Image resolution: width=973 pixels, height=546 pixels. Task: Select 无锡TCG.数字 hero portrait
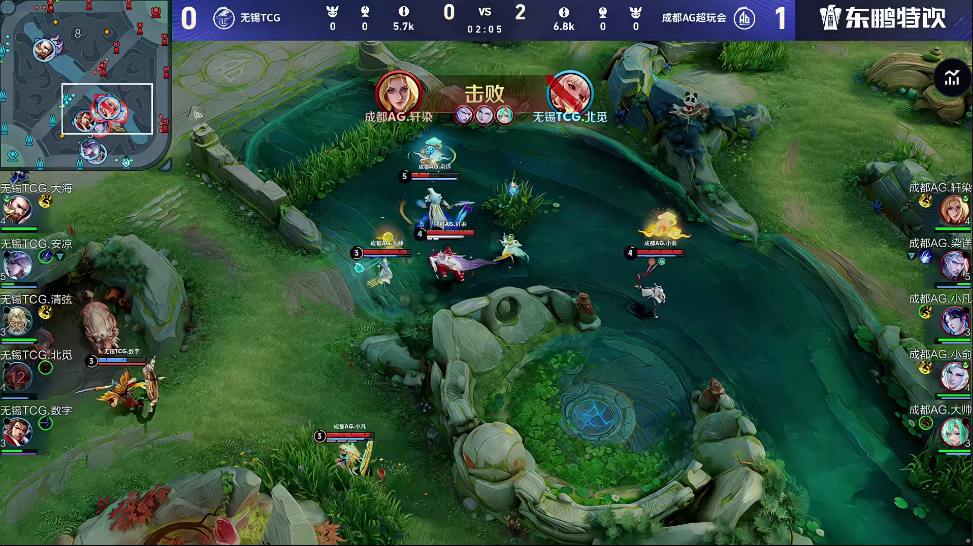point(16,431)
